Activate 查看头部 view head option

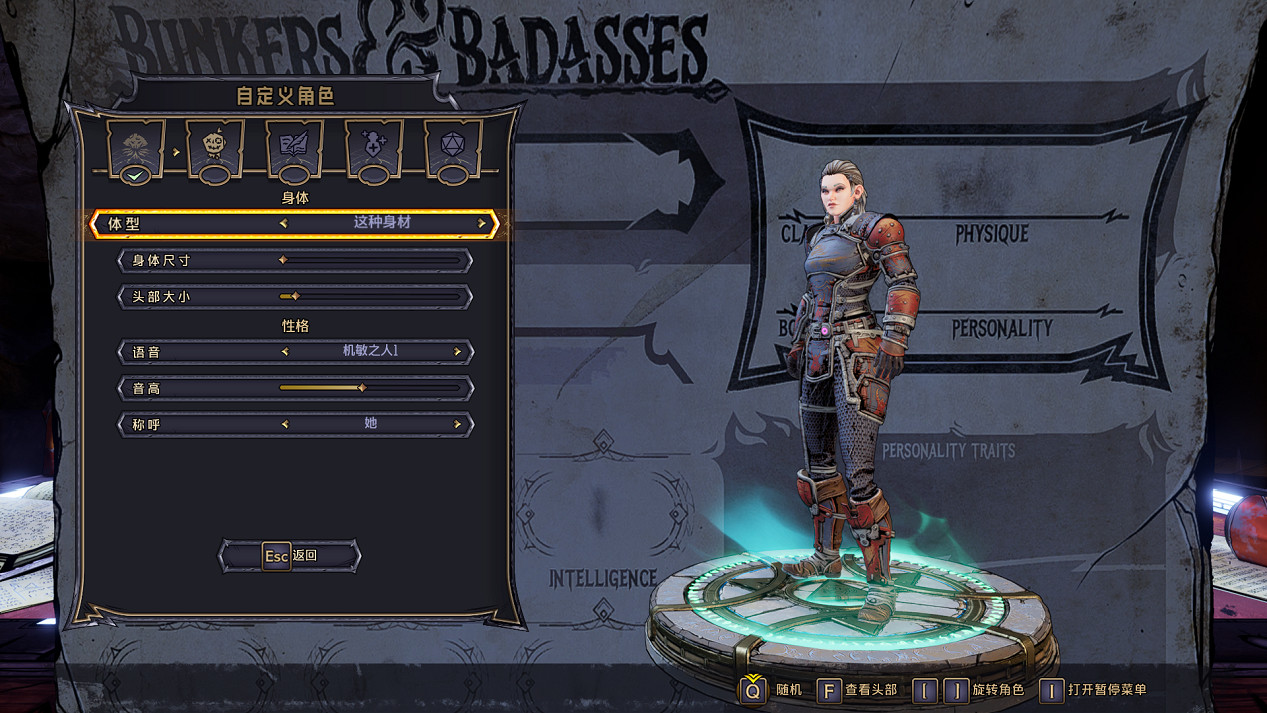click(829, 690)
